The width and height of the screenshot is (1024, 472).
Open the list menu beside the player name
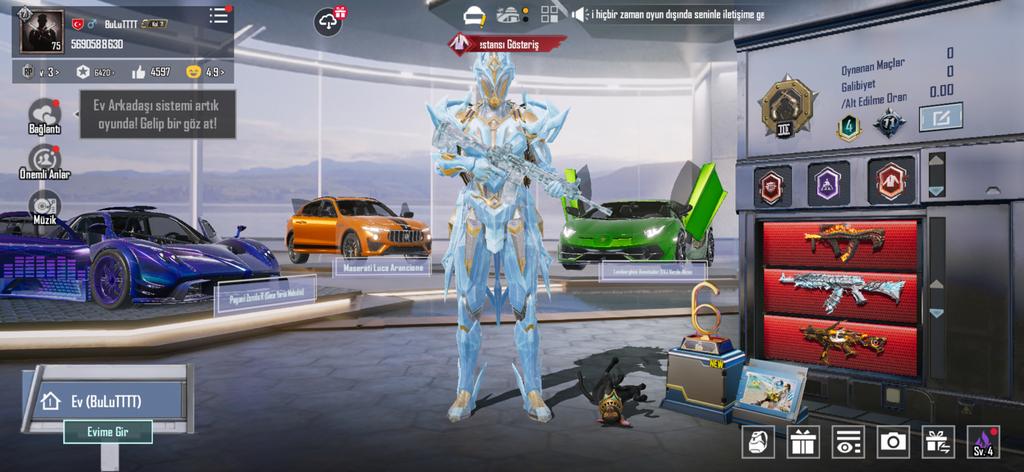[218, 16]
